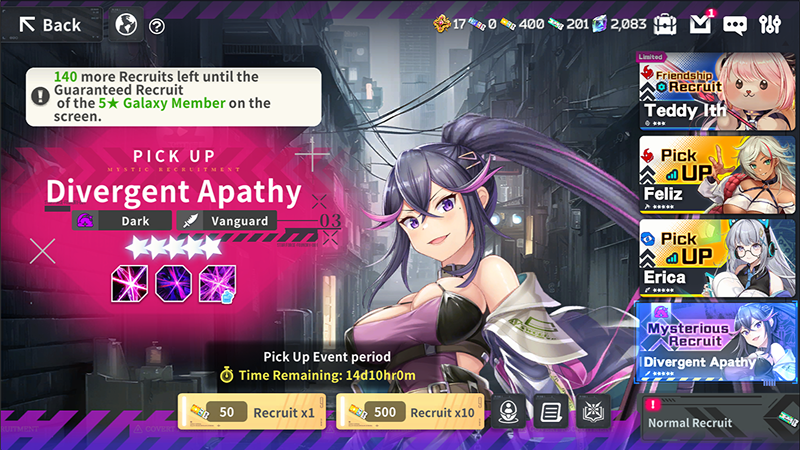The height and width of the screenshot is (450, 800).
Task: Open the recruit list document icon button
Action: coord(549,412)
